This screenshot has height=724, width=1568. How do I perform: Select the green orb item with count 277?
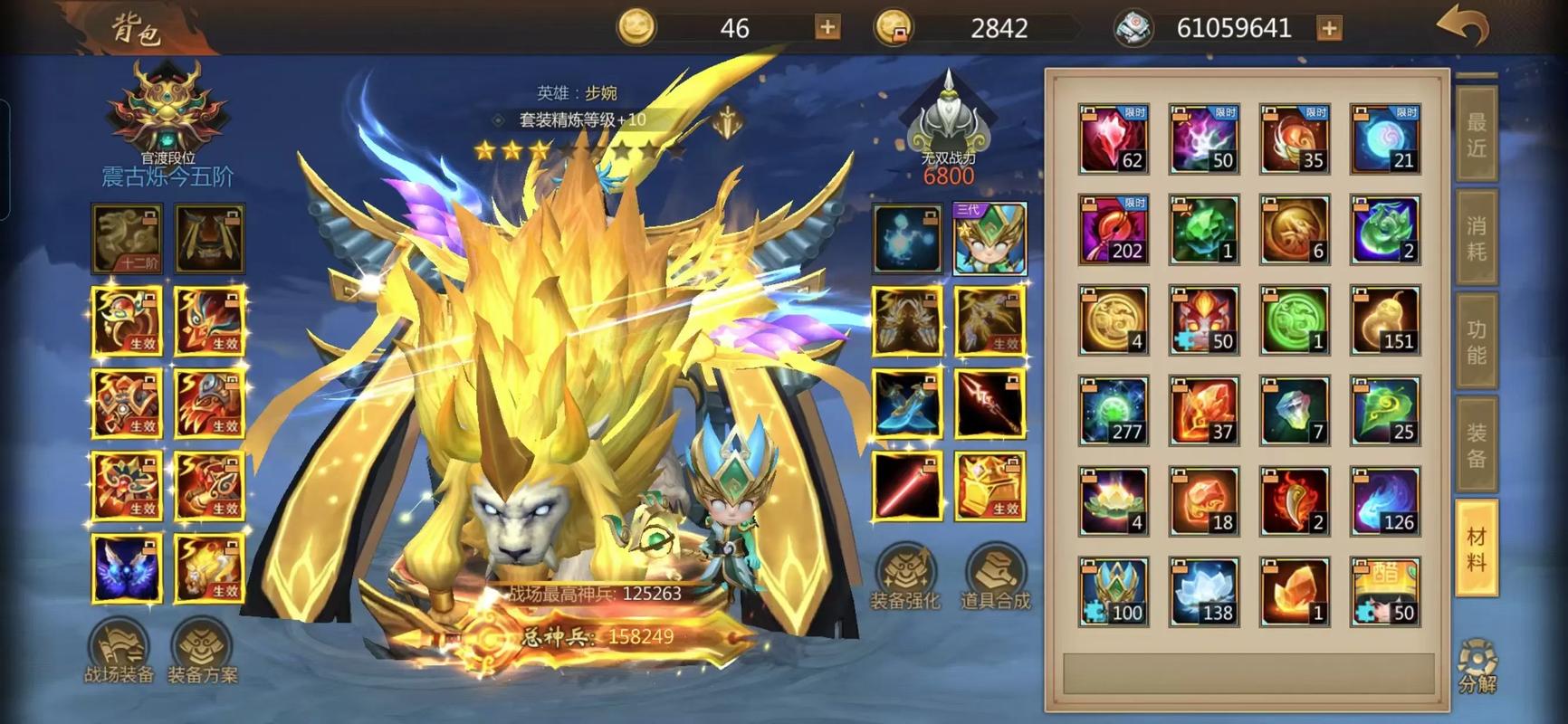coord(1114,411)
